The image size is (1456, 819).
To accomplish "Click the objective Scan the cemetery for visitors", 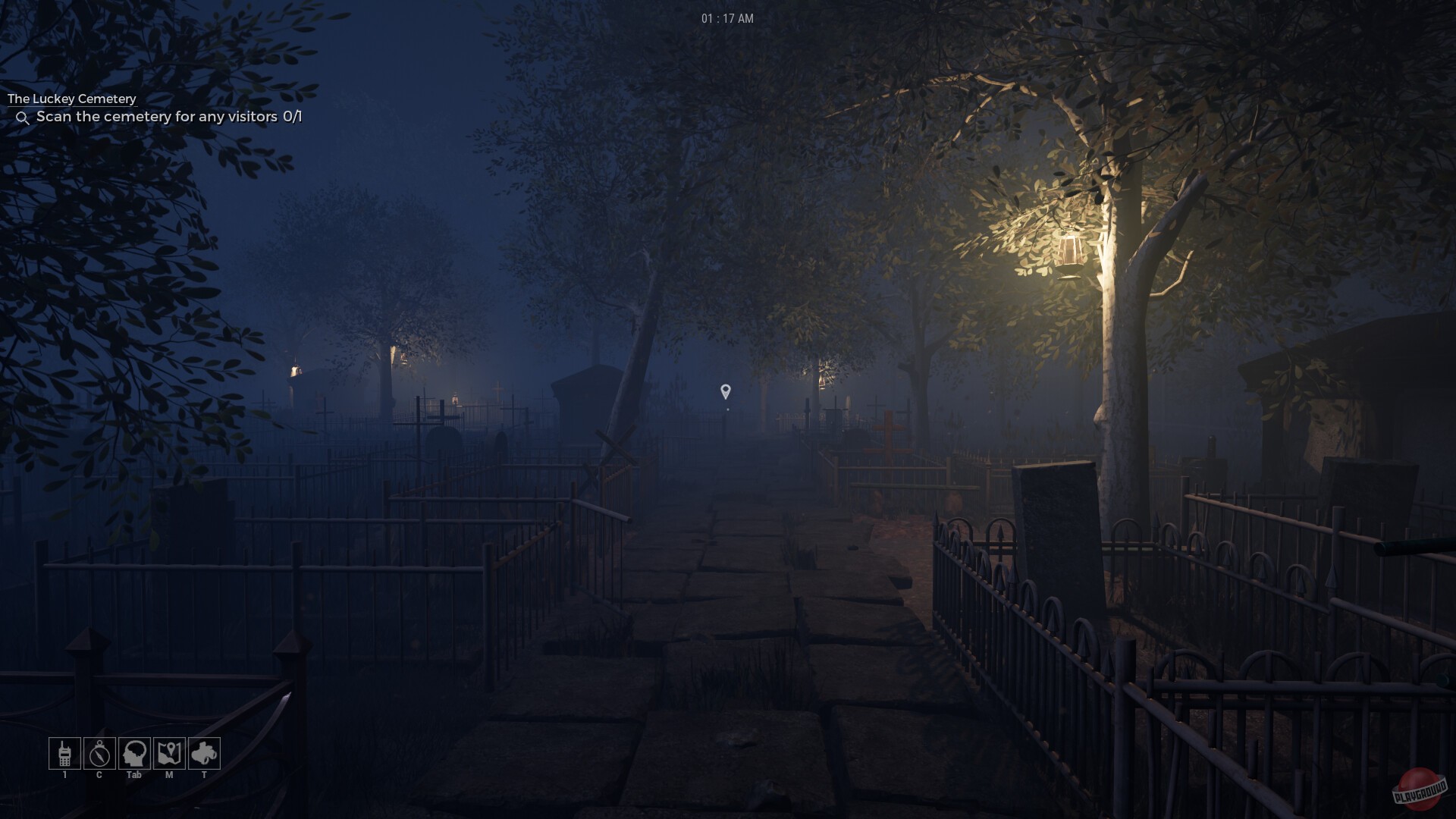I will [x=155, y=118].
